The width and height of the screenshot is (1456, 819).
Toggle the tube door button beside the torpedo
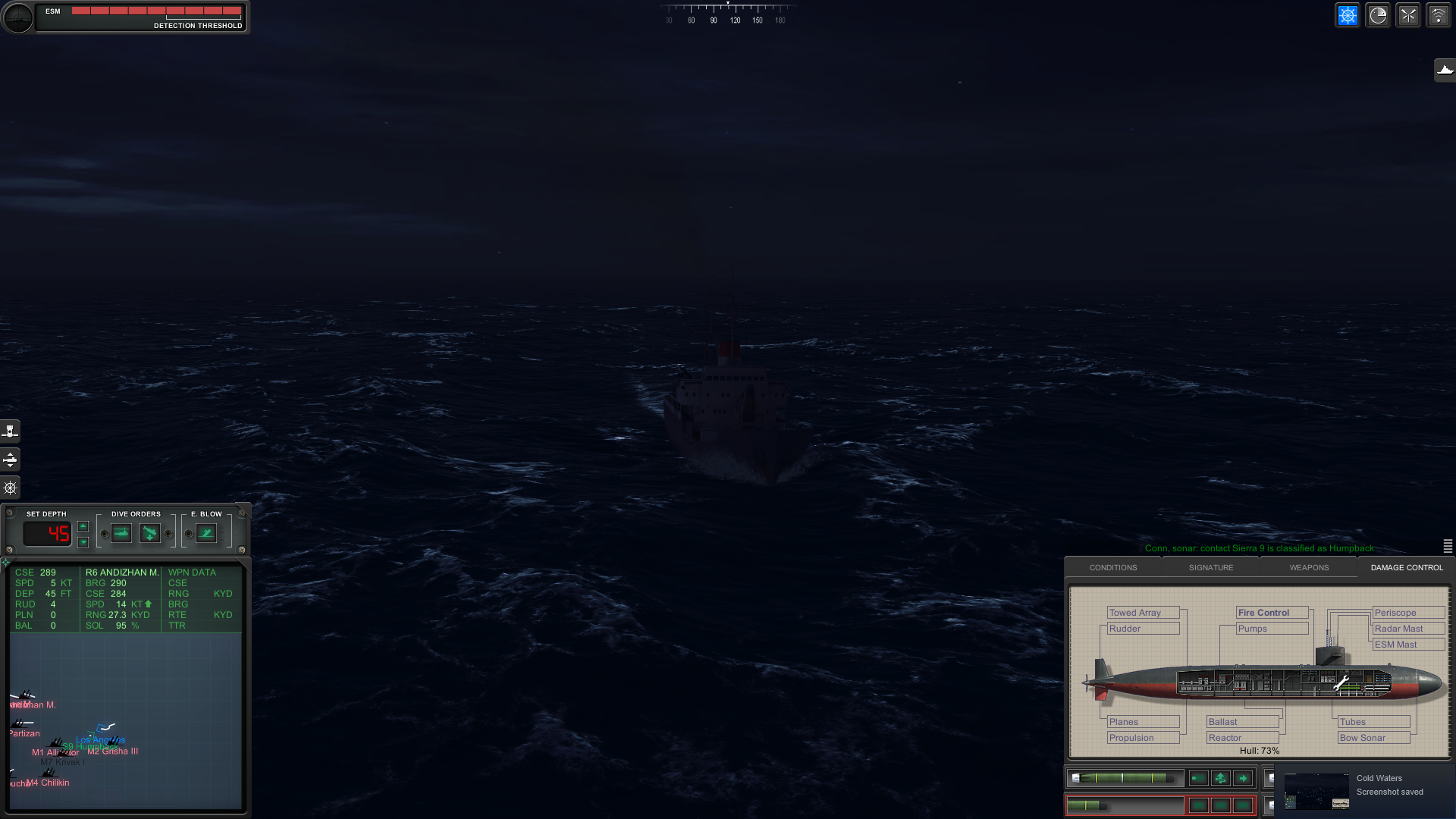(x=1199, y=778)
